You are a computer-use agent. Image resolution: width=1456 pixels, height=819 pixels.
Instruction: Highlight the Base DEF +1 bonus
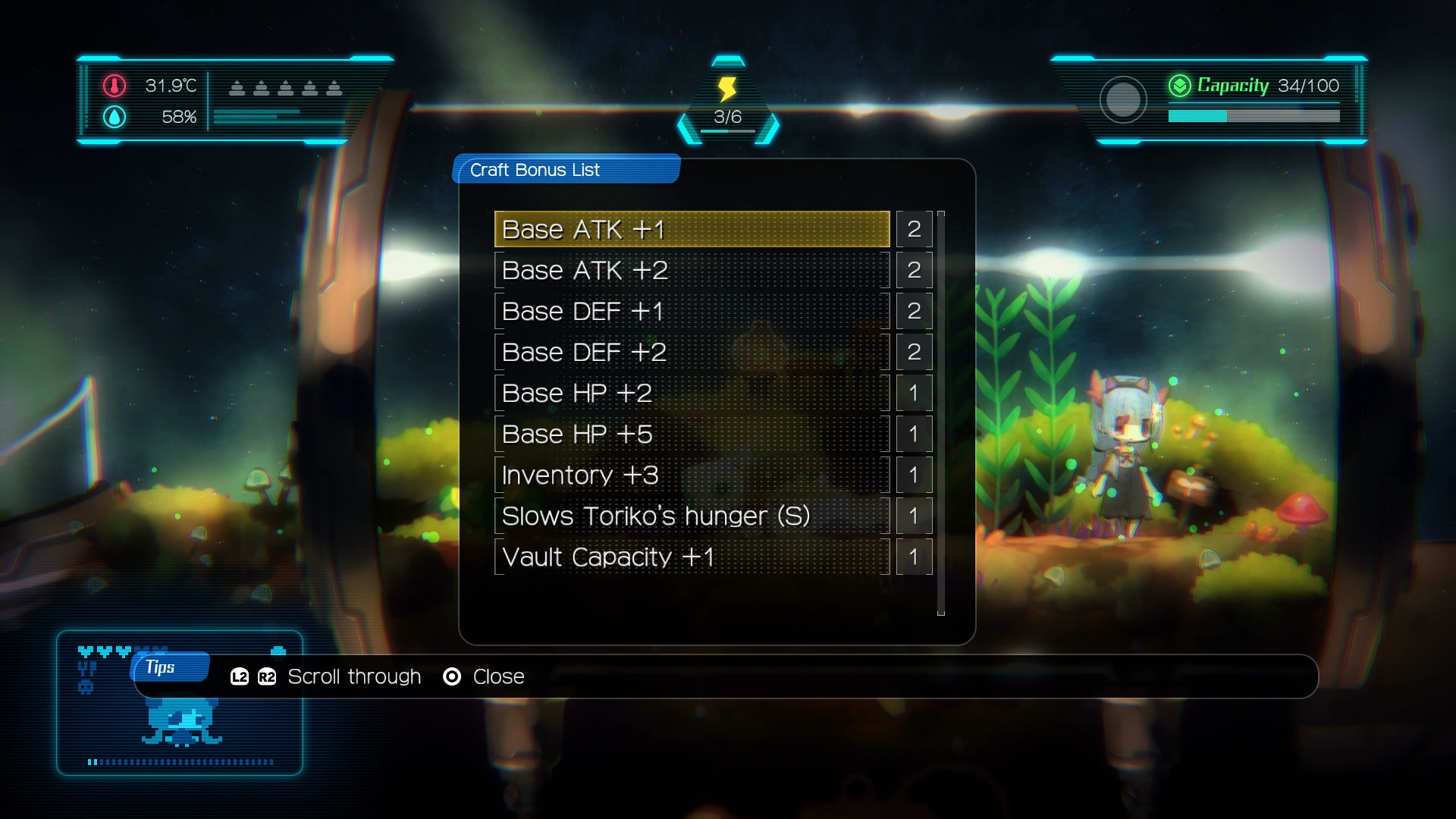pos(692,311)
